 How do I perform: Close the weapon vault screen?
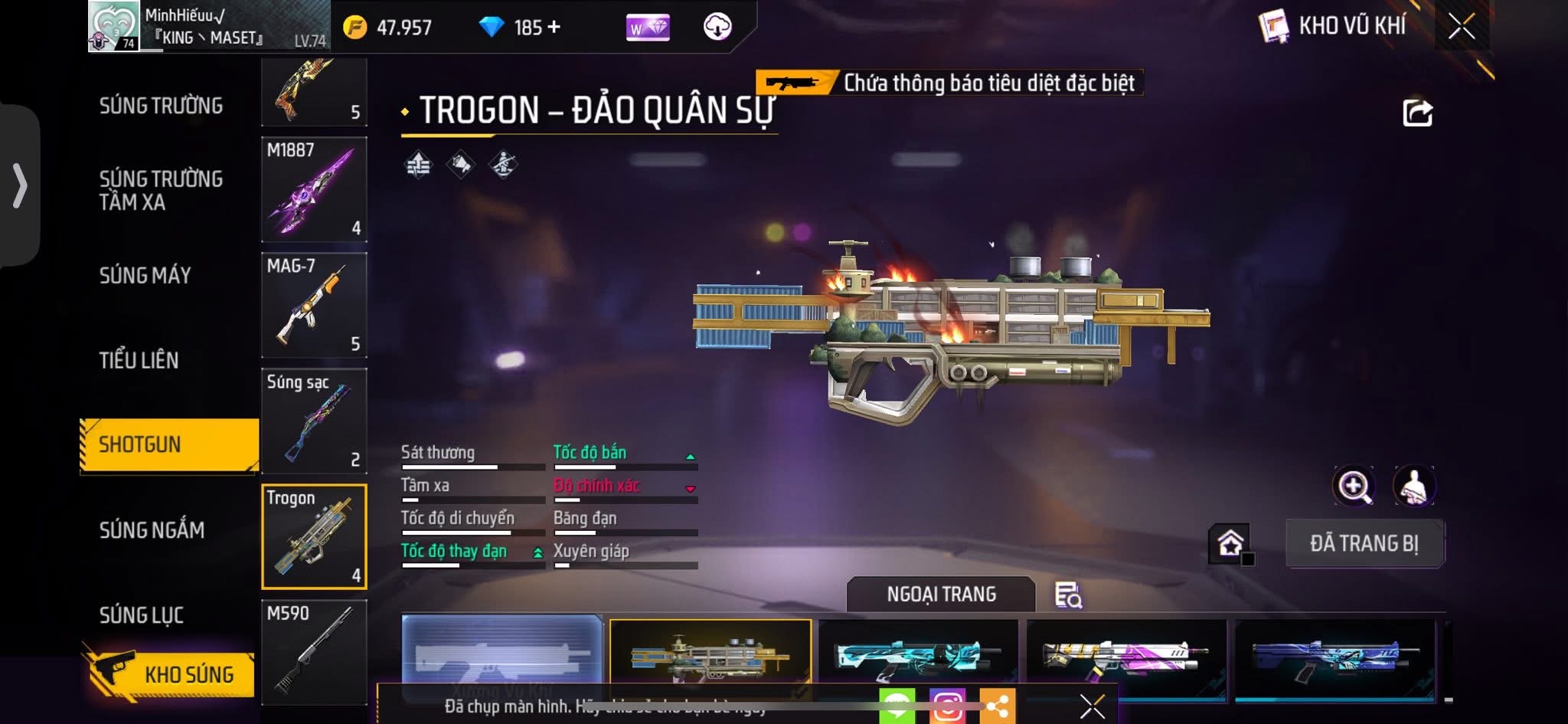(1461, 27)
